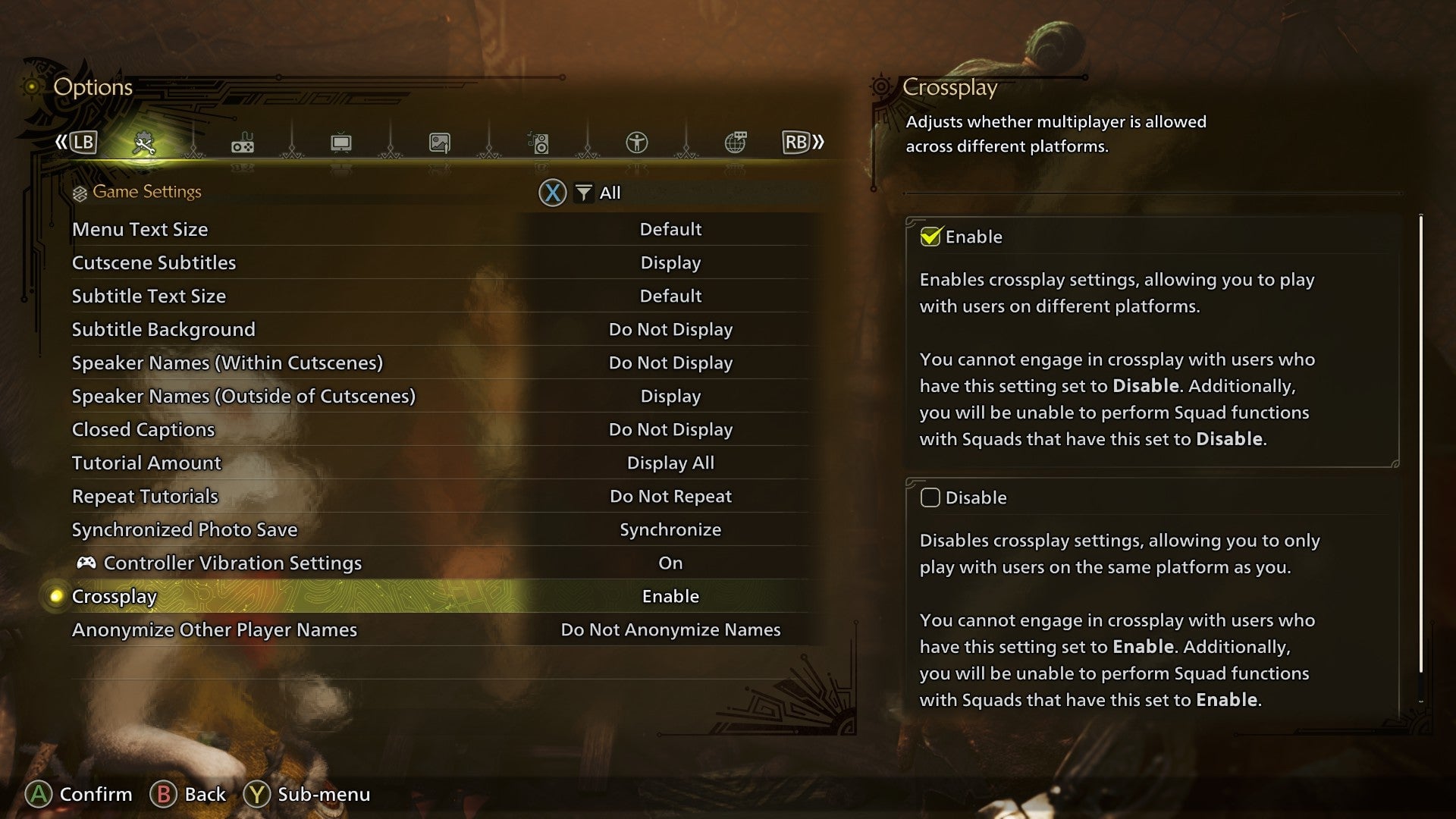Click the Back button prompt
This screenshot has width=1456, height=819.
pos(187,795)
